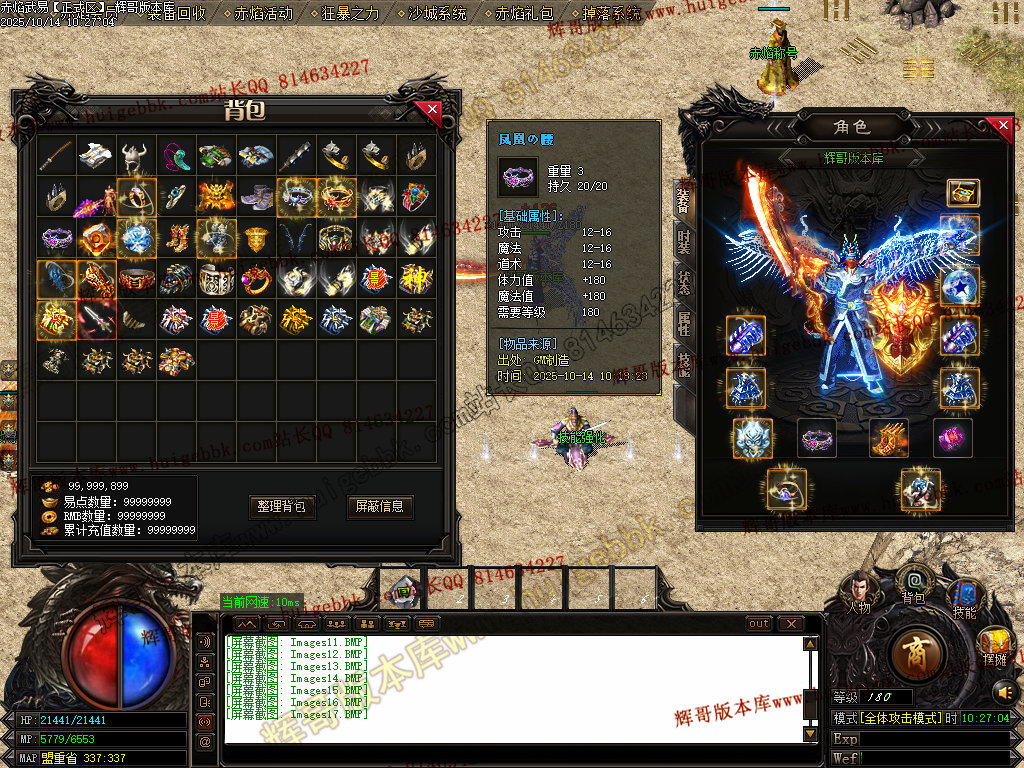Close the 角色 character panel
The height and width of the screenshot is (768, 1024).
point(1004,126)
